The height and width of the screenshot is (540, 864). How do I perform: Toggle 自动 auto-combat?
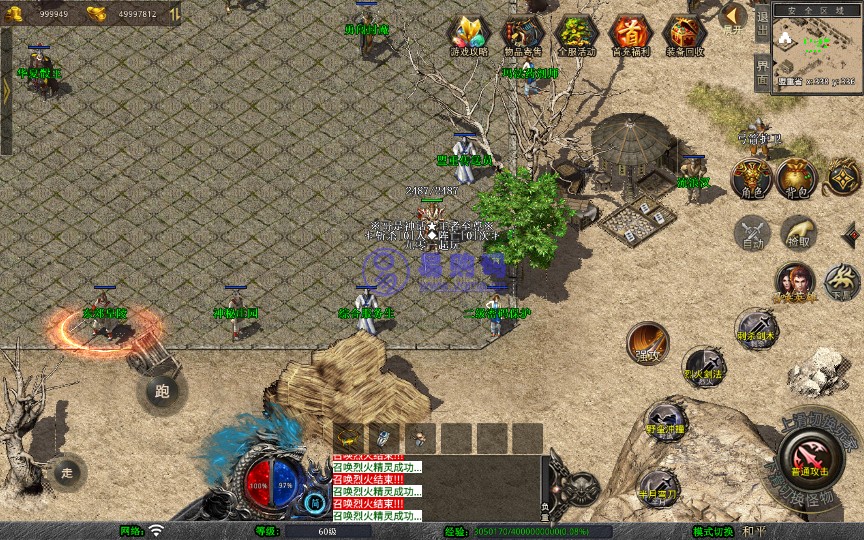pyautogui.click(x=752, y=233)
